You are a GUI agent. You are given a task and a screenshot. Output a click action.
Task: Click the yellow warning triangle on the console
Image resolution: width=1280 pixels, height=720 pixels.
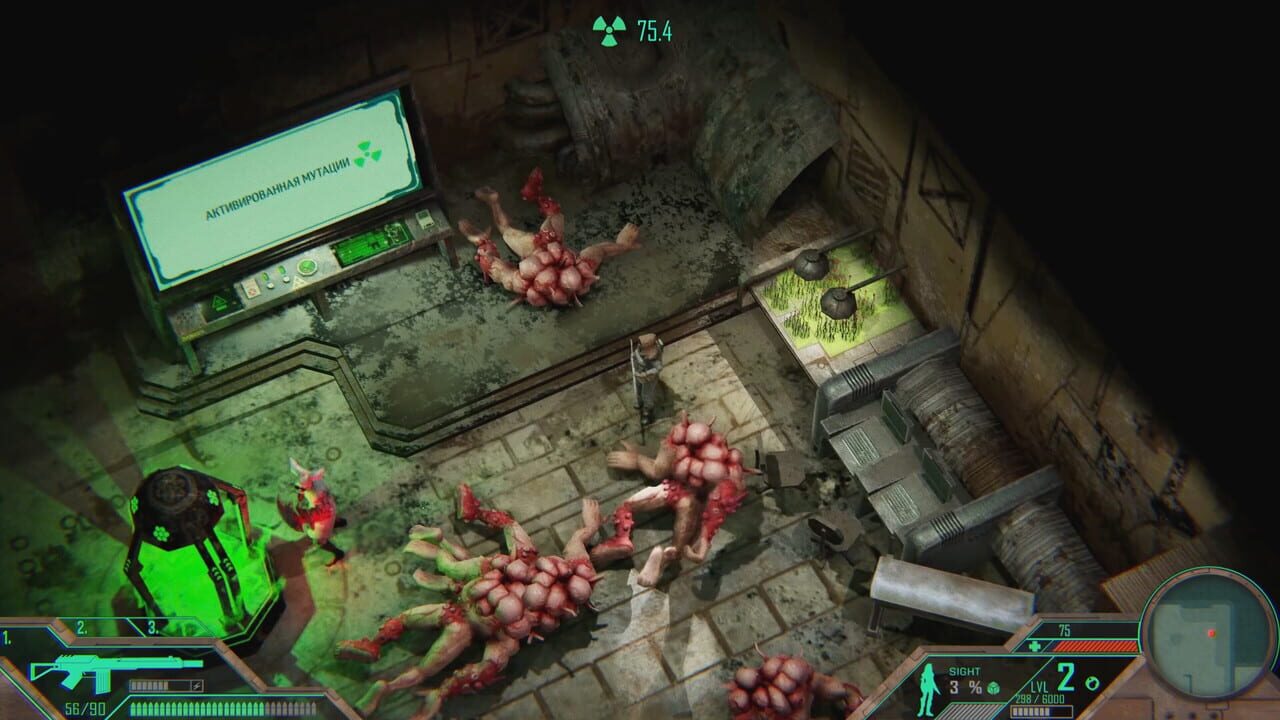[297, 283]
